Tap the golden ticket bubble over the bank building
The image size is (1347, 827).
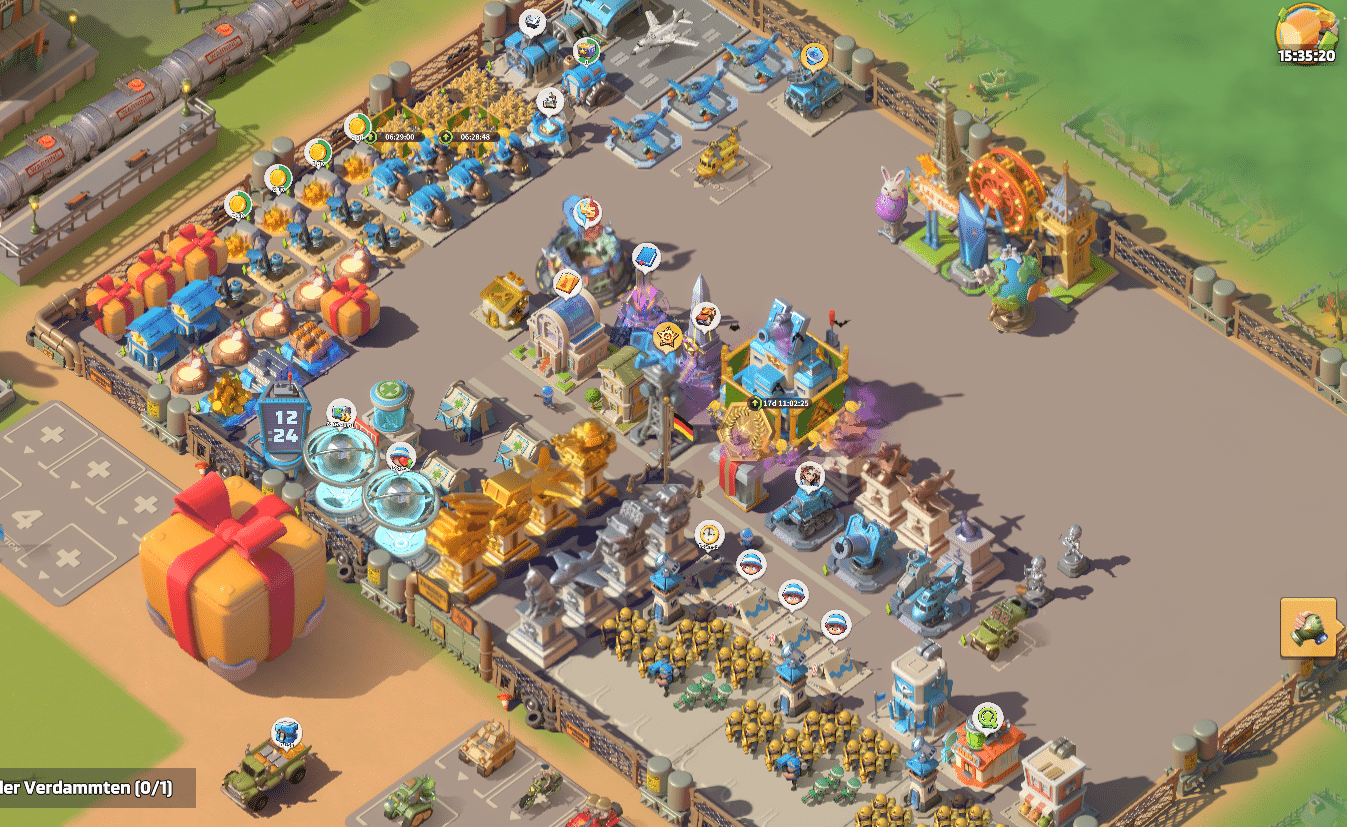pos(567,284)
